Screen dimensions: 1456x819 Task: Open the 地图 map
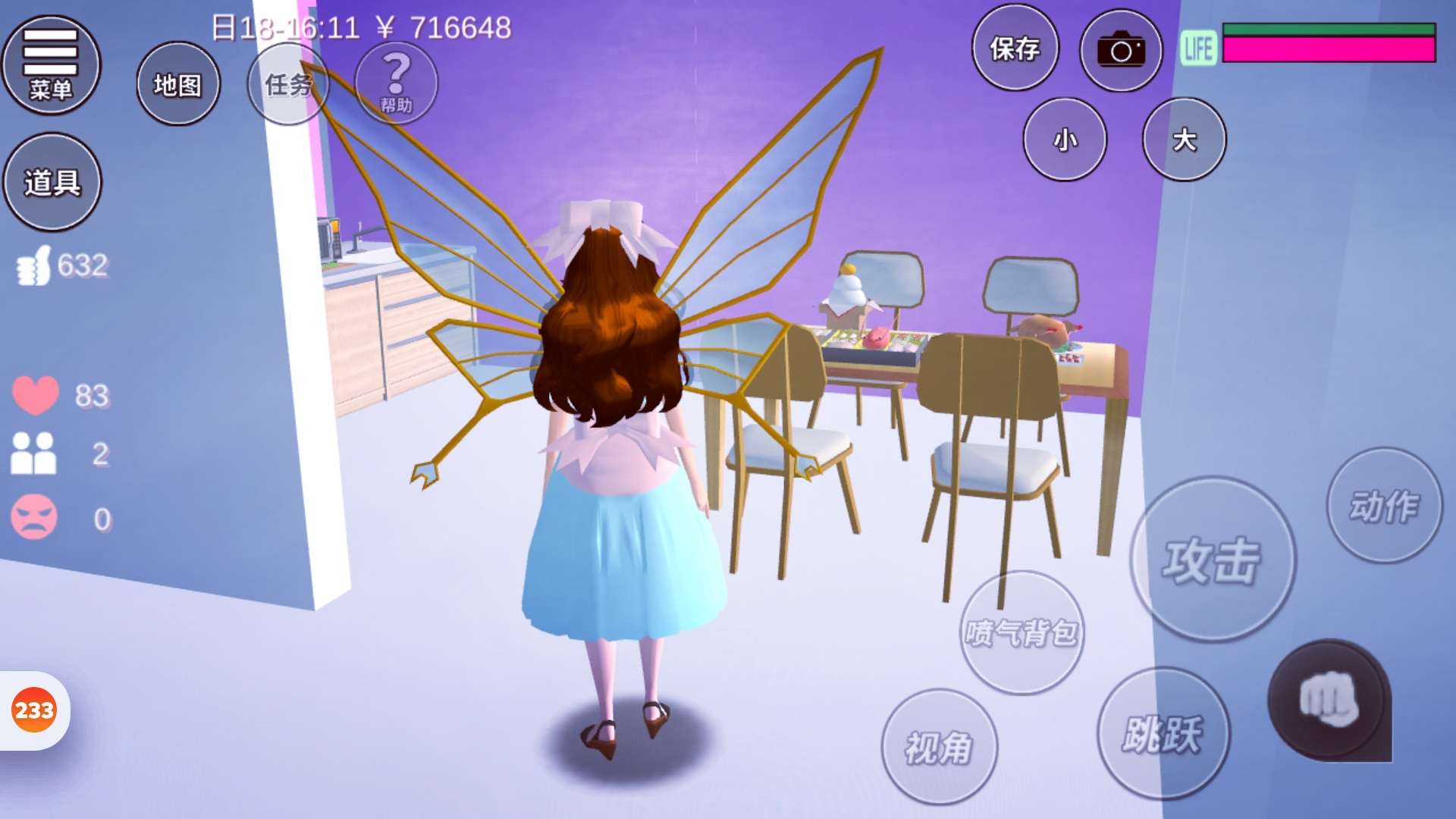click(x=178, y=84)
